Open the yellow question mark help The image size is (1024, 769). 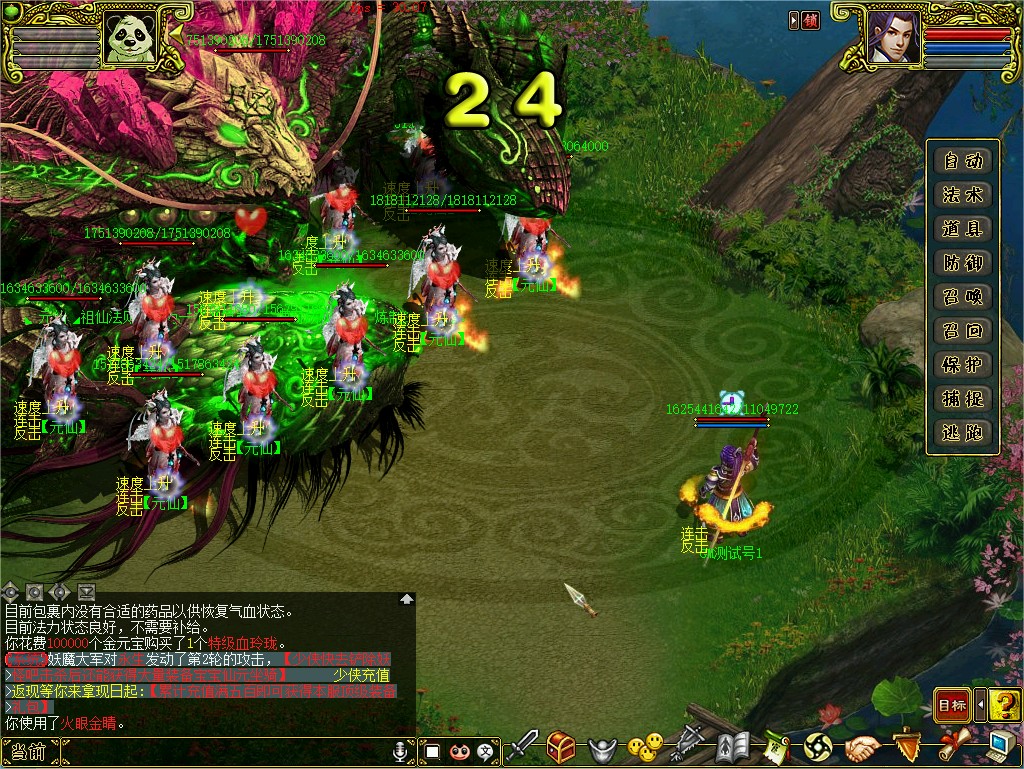pos(1006,706)
